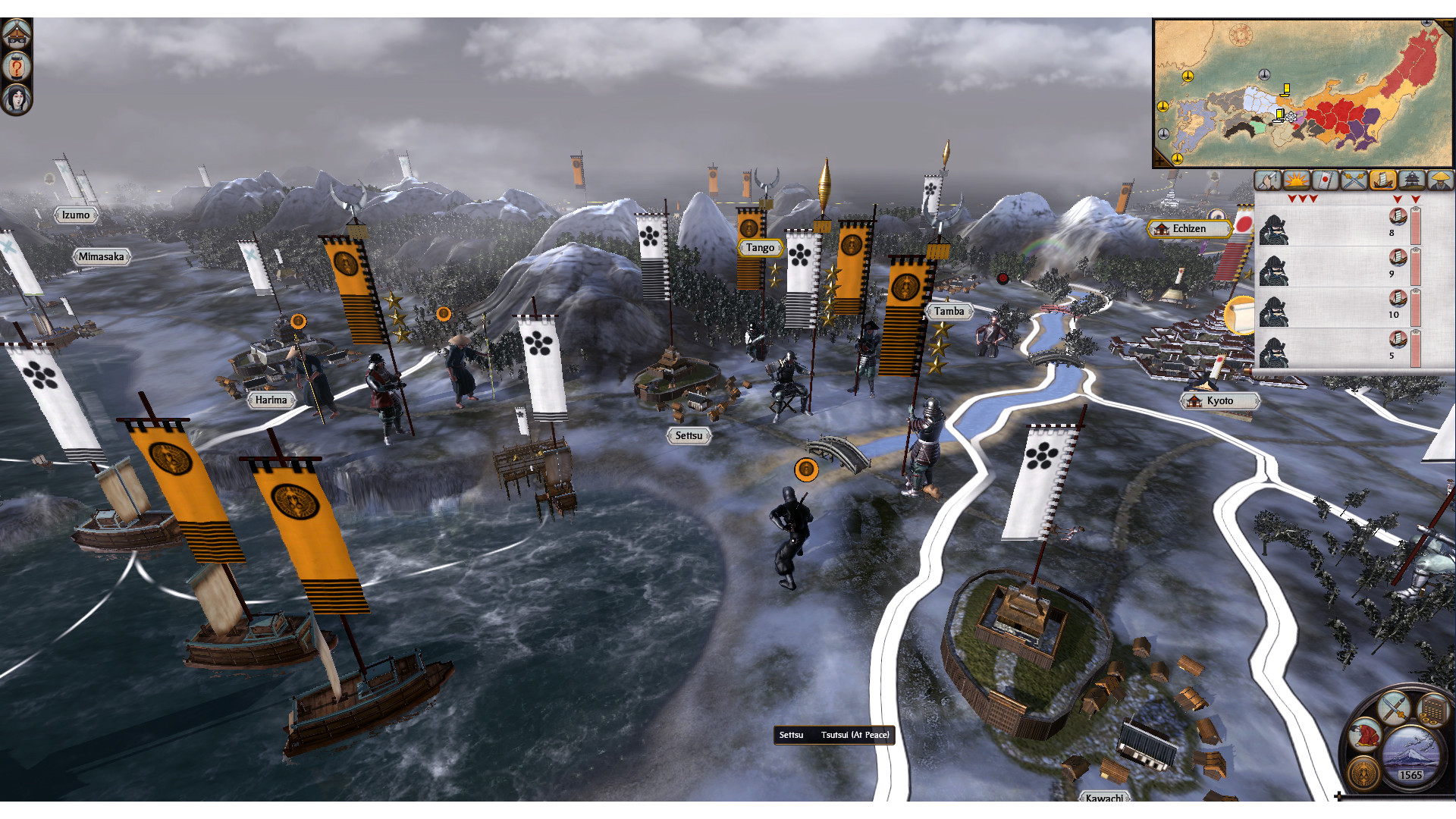Click the campaign minimap
This screenshot has width=1456, height=819.
pyautogui.click(x=1301, y=93)
